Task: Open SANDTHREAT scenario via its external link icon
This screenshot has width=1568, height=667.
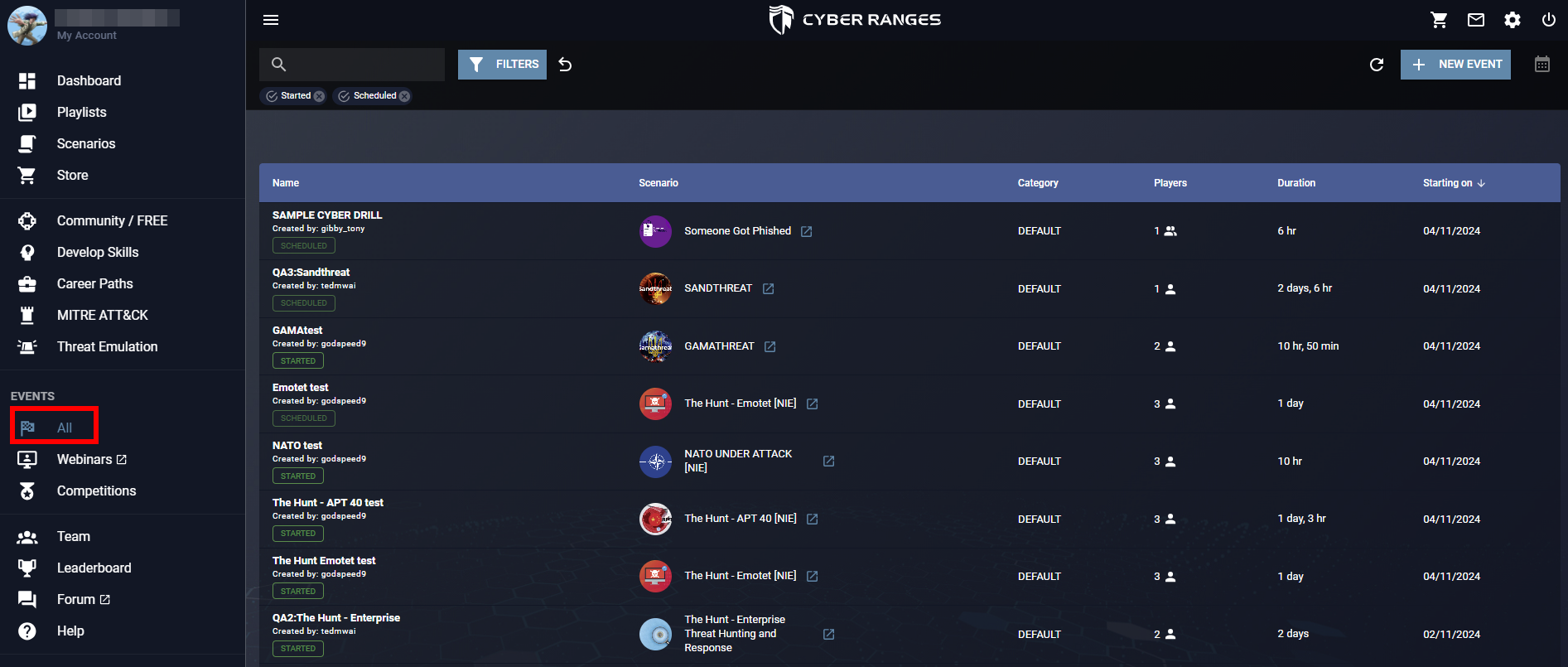Action: click(768, 288)
